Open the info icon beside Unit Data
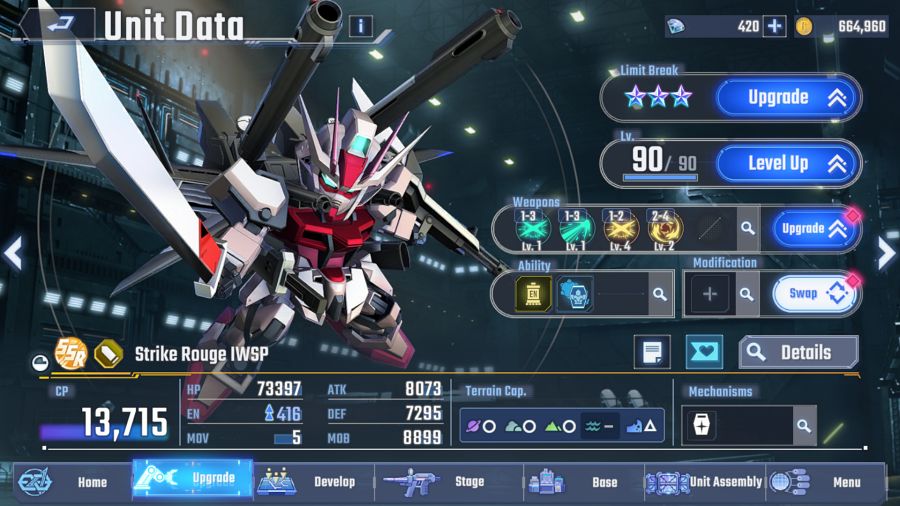This screenshot has width=900, height=506. tap(361, 27)
